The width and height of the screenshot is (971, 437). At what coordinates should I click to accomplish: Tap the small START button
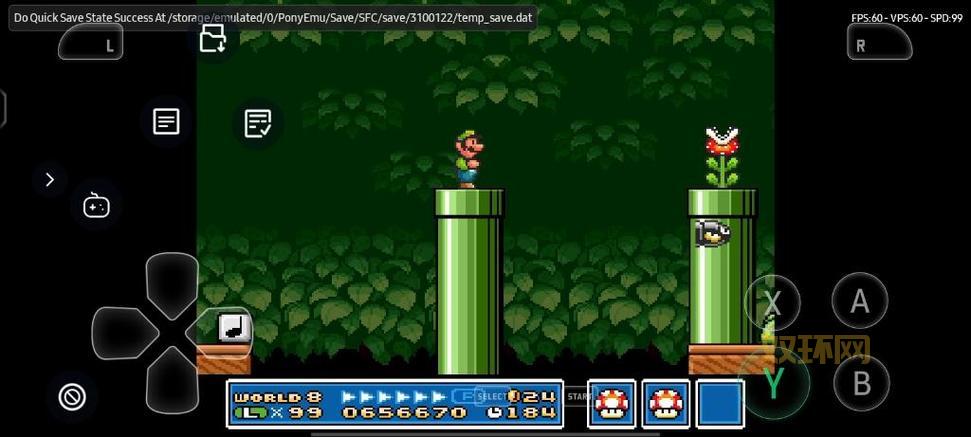(580, 397)
